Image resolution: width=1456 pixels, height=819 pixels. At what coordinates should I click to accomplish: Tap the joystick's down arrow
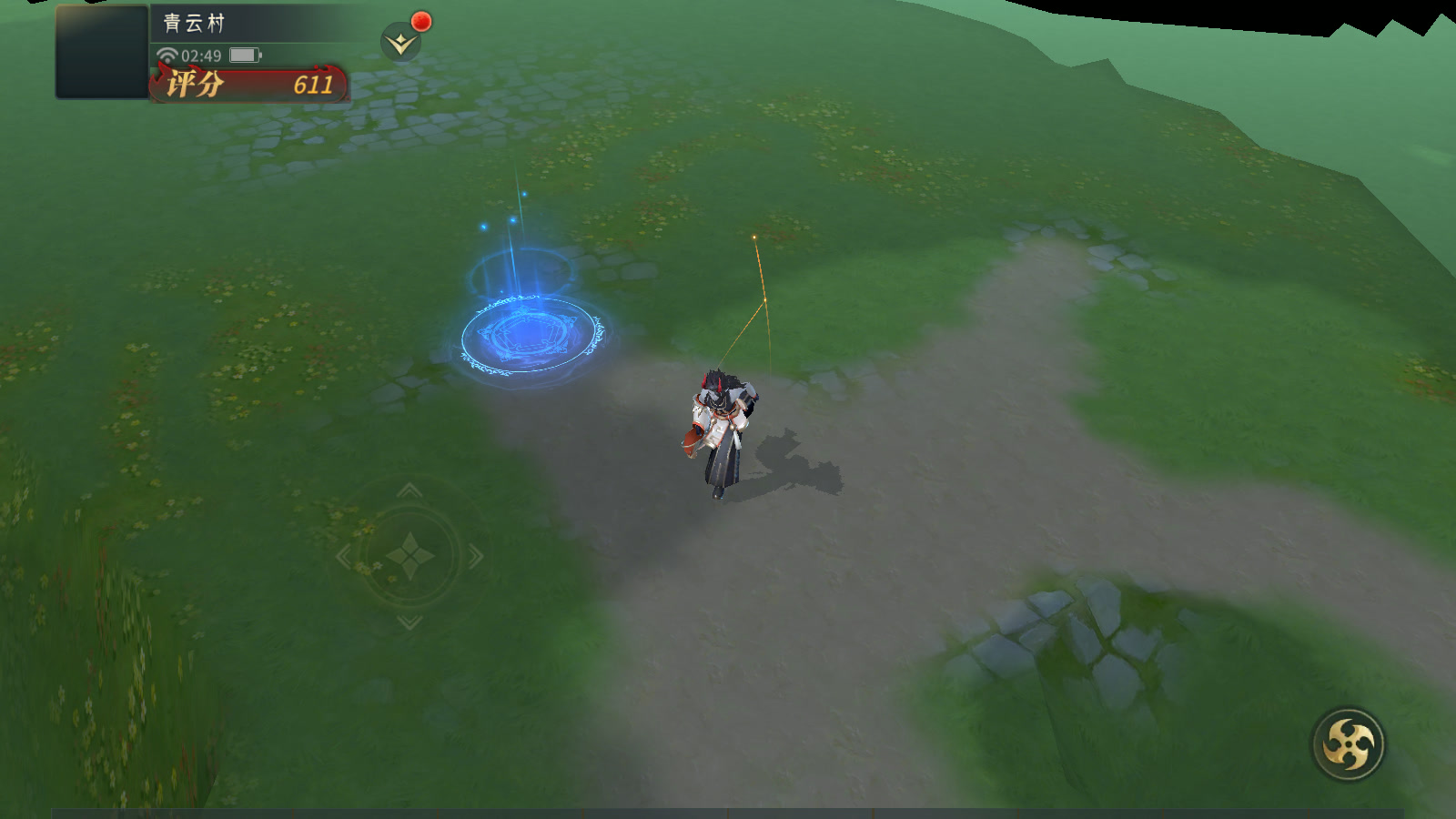pos(409,622)
